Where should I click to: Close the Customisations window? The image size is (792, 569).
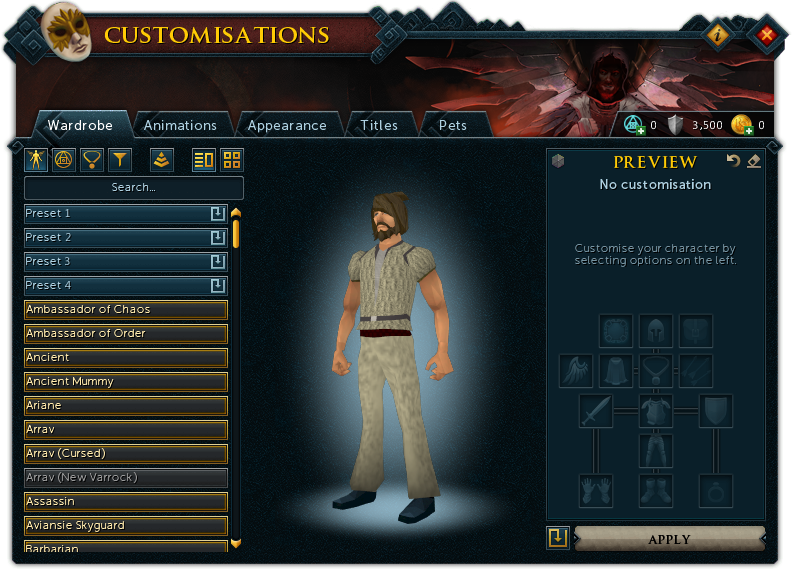pyautogui.click(x=767, y=35)
